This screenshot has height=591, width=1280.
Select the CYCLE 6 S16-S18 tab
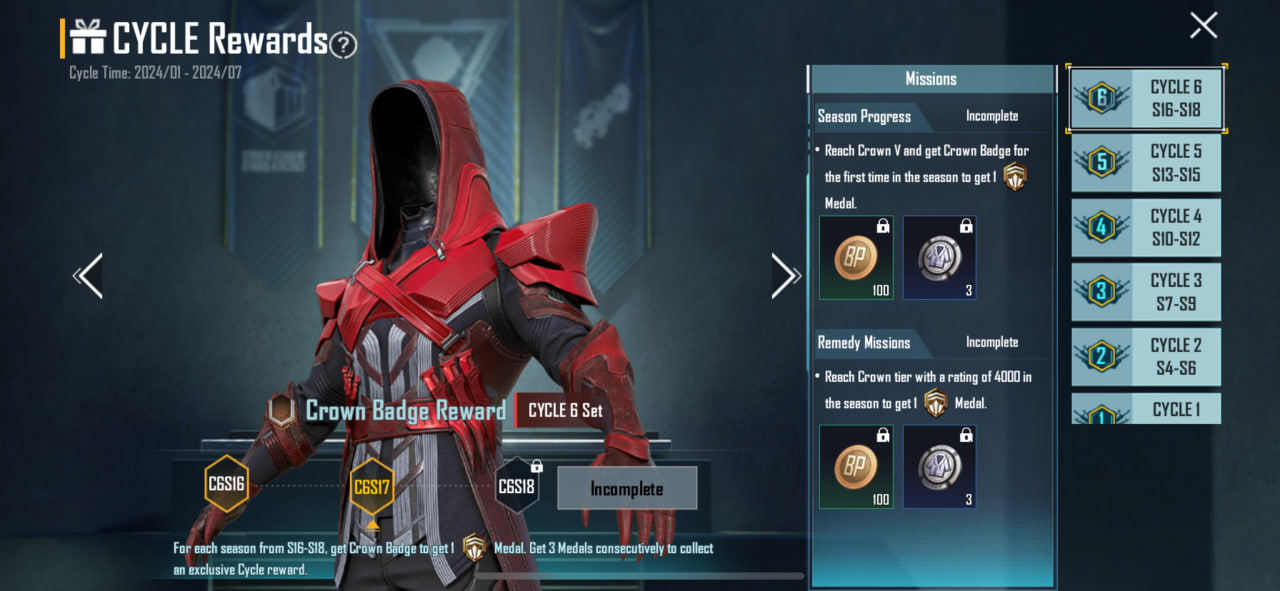(1146, 98)
